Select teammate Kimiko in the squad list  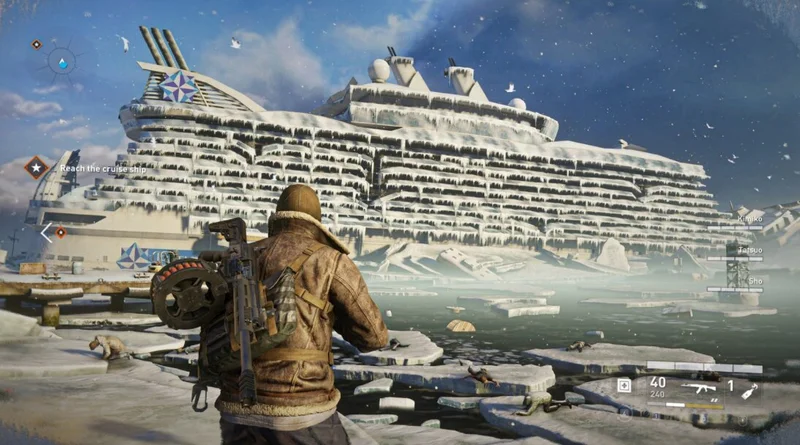tap(749, 218)
